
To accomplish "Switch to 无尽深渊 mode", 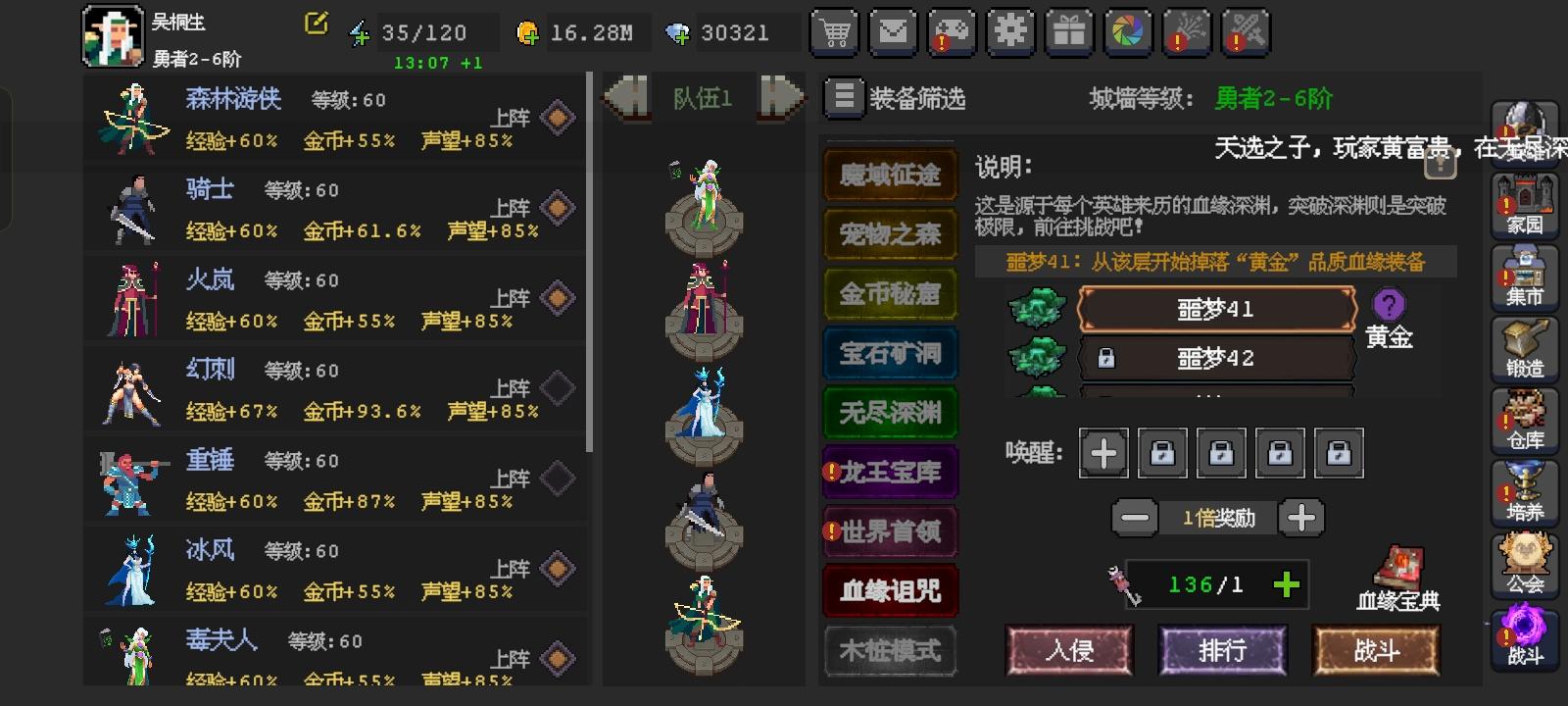I will pos(890,413).
